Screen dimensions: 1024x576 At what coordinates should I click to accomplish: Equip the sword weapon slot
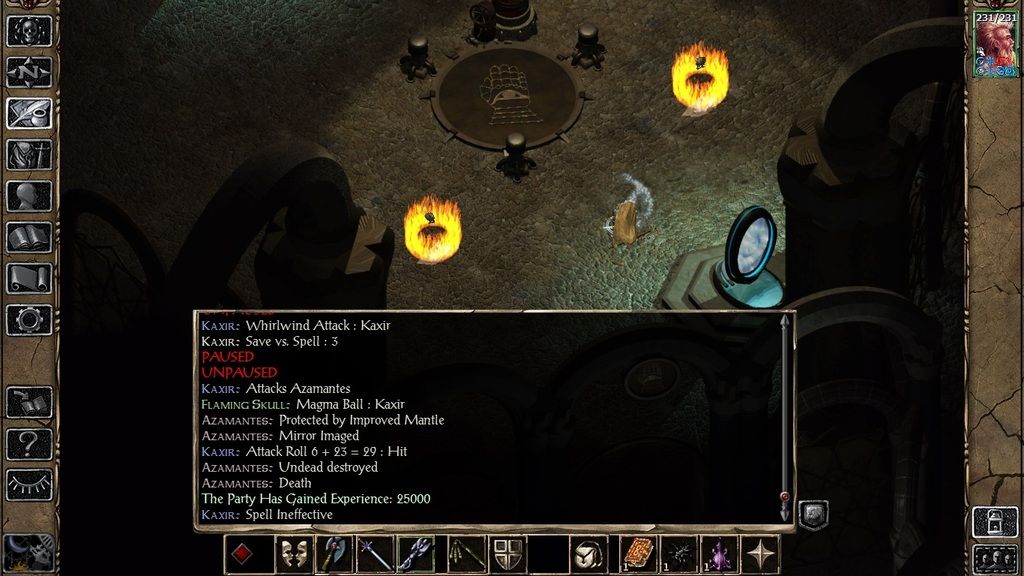coord(375,554)
